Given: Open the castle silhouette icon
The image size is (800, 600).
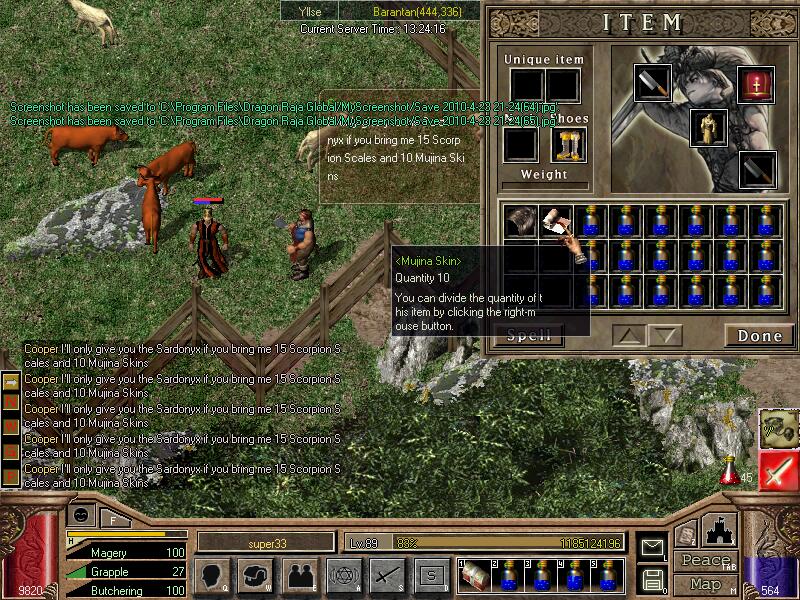Looking at the screenshot, I should 719,530.
